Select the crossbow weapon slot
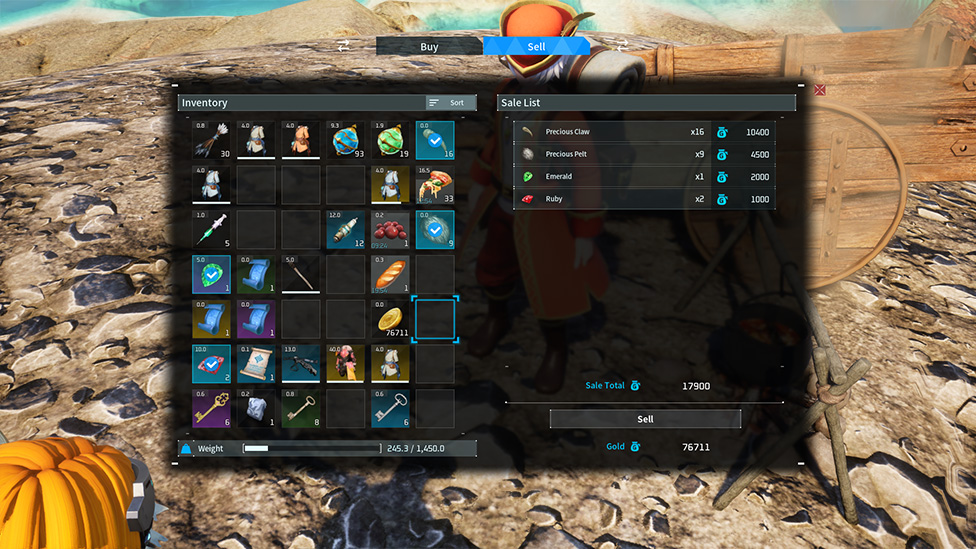Screen dimensions: 976x549 301,365
